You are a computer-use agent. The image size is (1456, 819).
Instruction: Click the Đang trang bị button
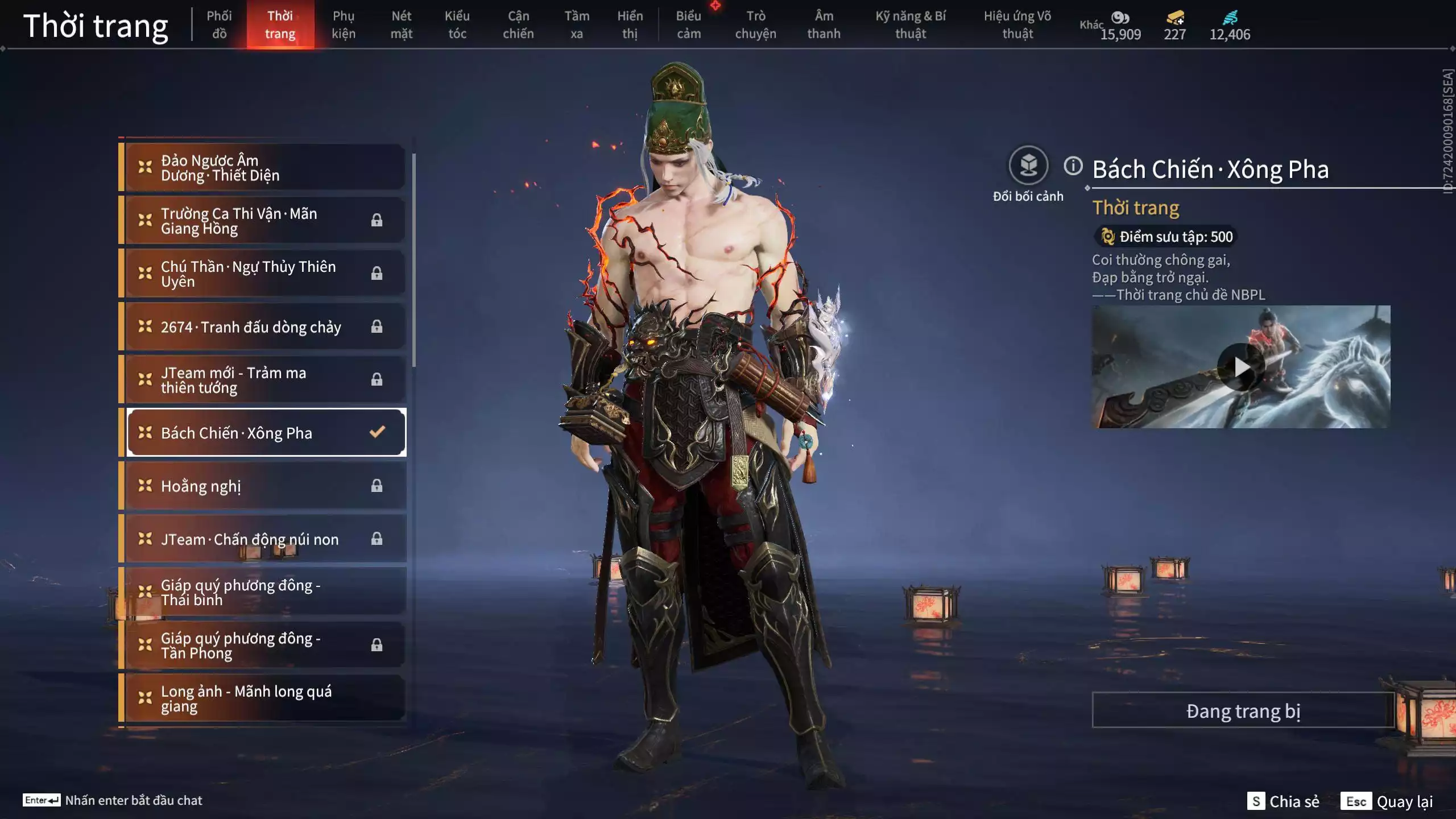coord(1243,711)
